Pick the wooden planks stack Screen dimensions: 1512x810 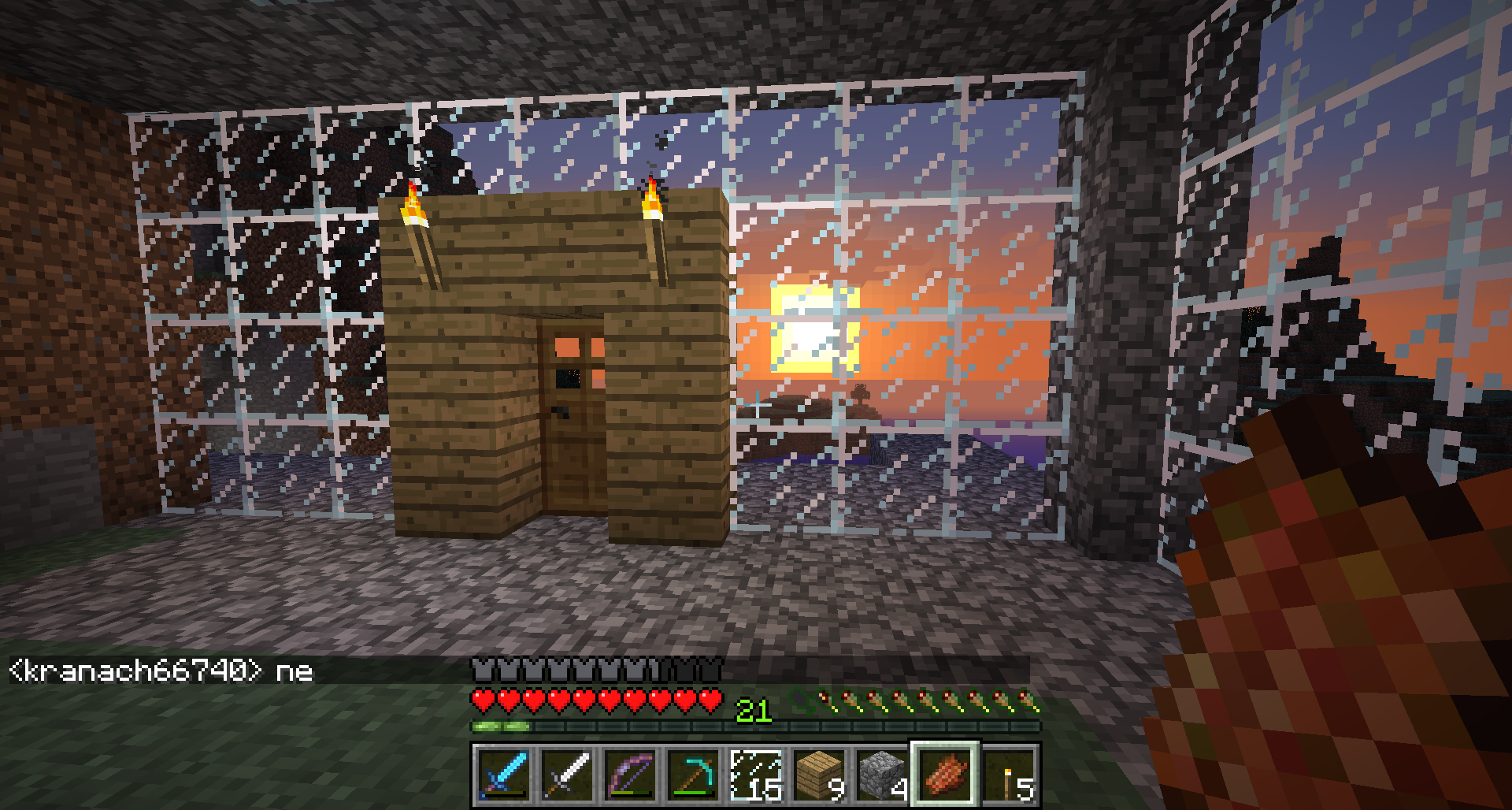[819, 775]
